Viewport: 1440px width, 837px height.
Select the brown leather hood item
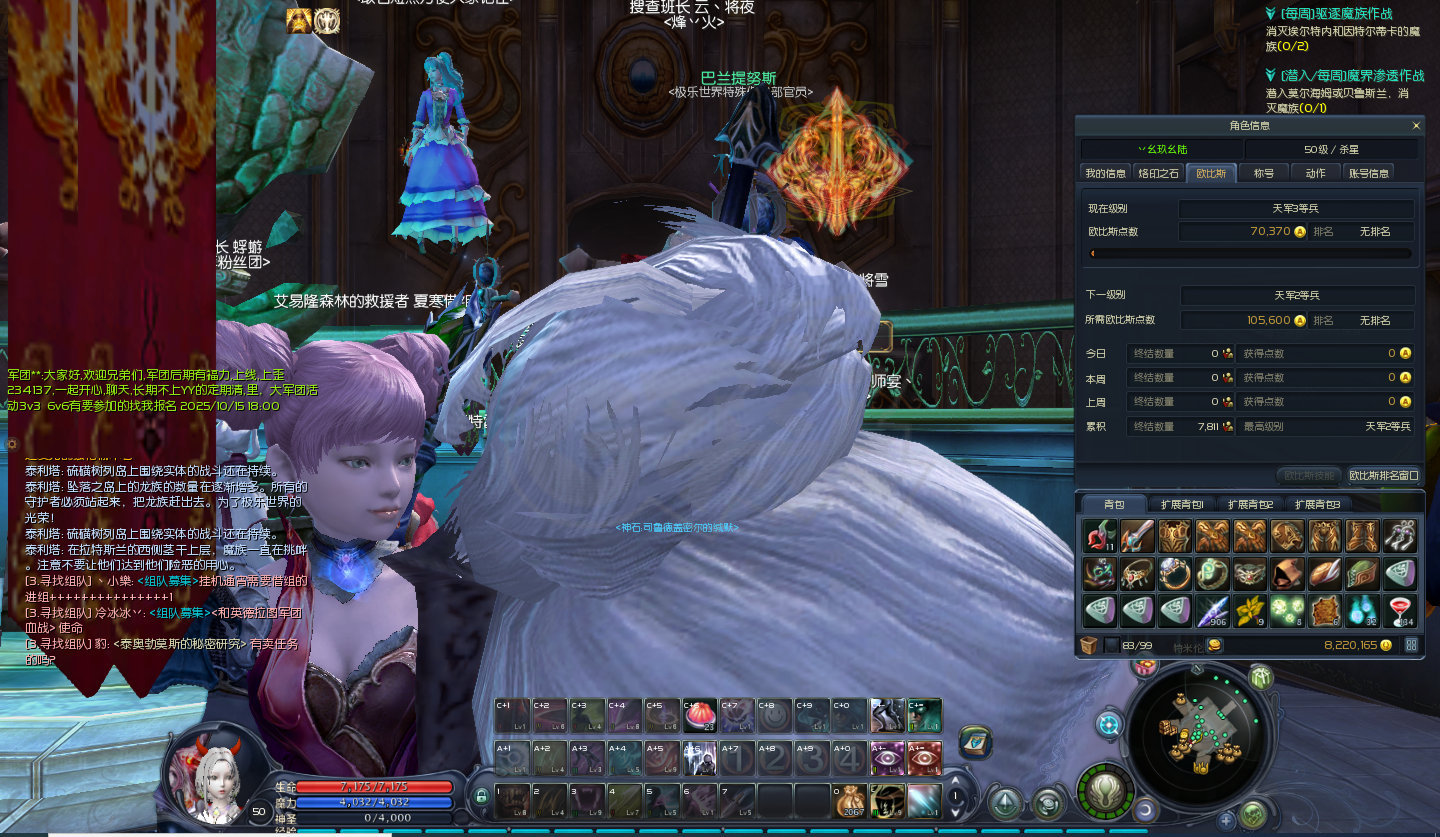point(1288,574)
